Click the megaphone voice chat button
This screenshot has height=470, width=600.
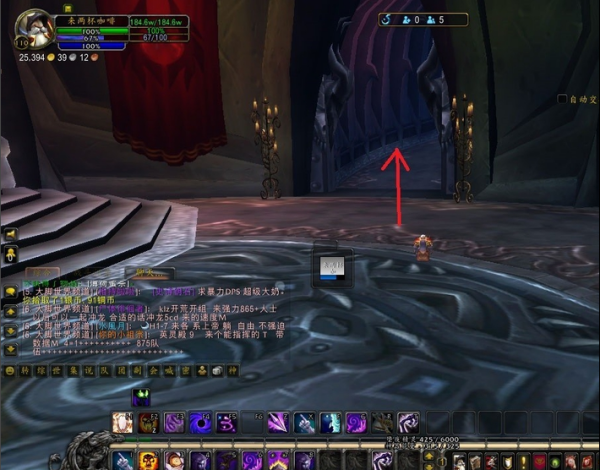(10, 234)
